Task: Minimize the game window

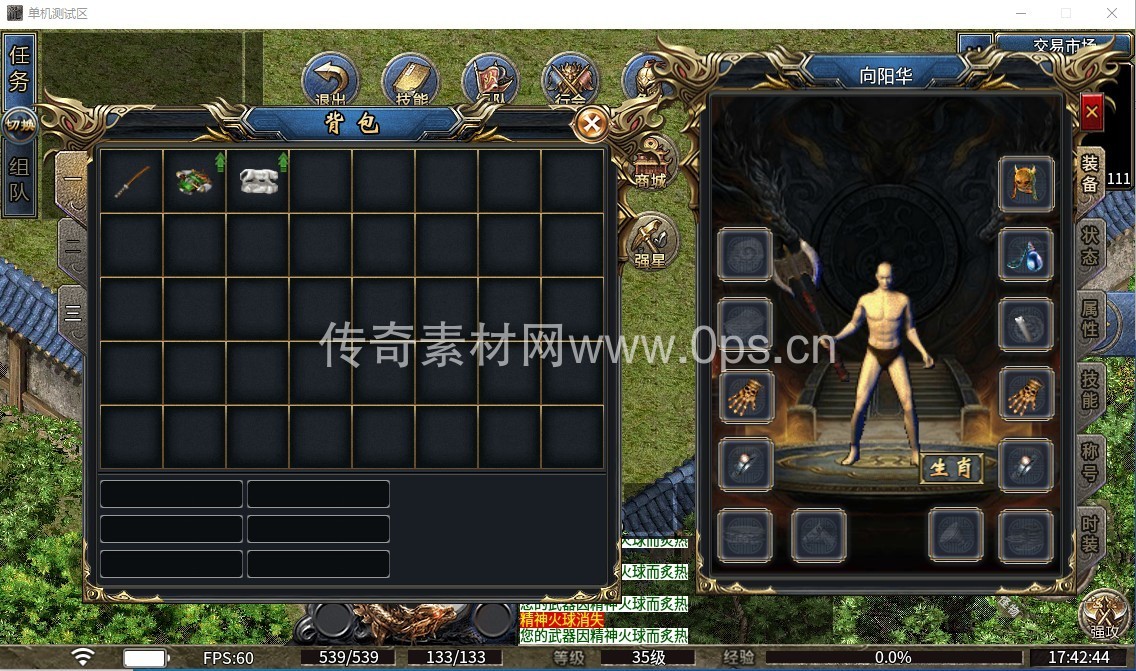Action: 1021,14
